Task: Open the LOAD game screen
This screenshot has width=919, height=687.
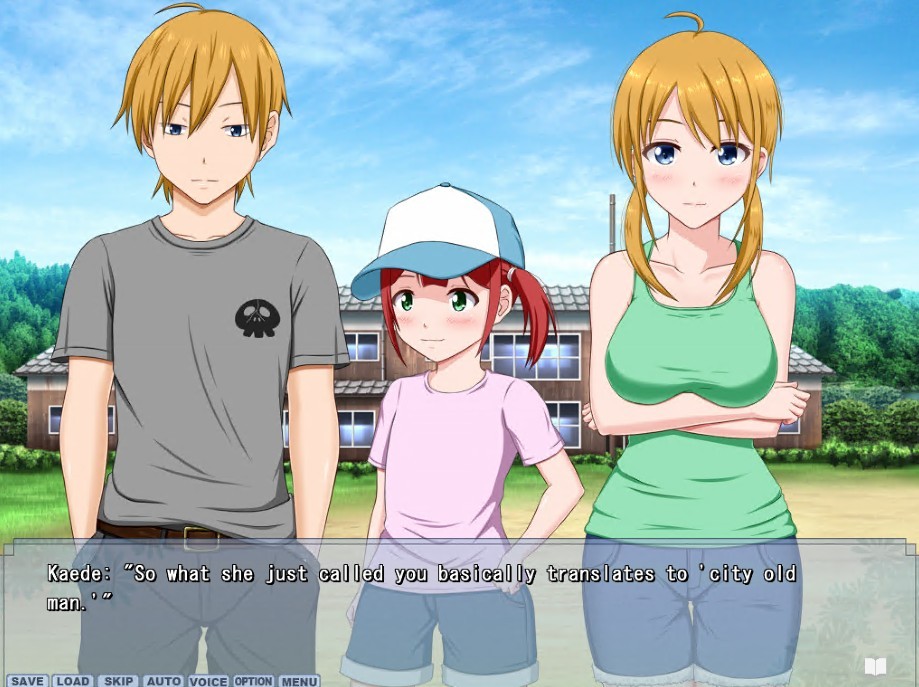Action: click(73, 681)
